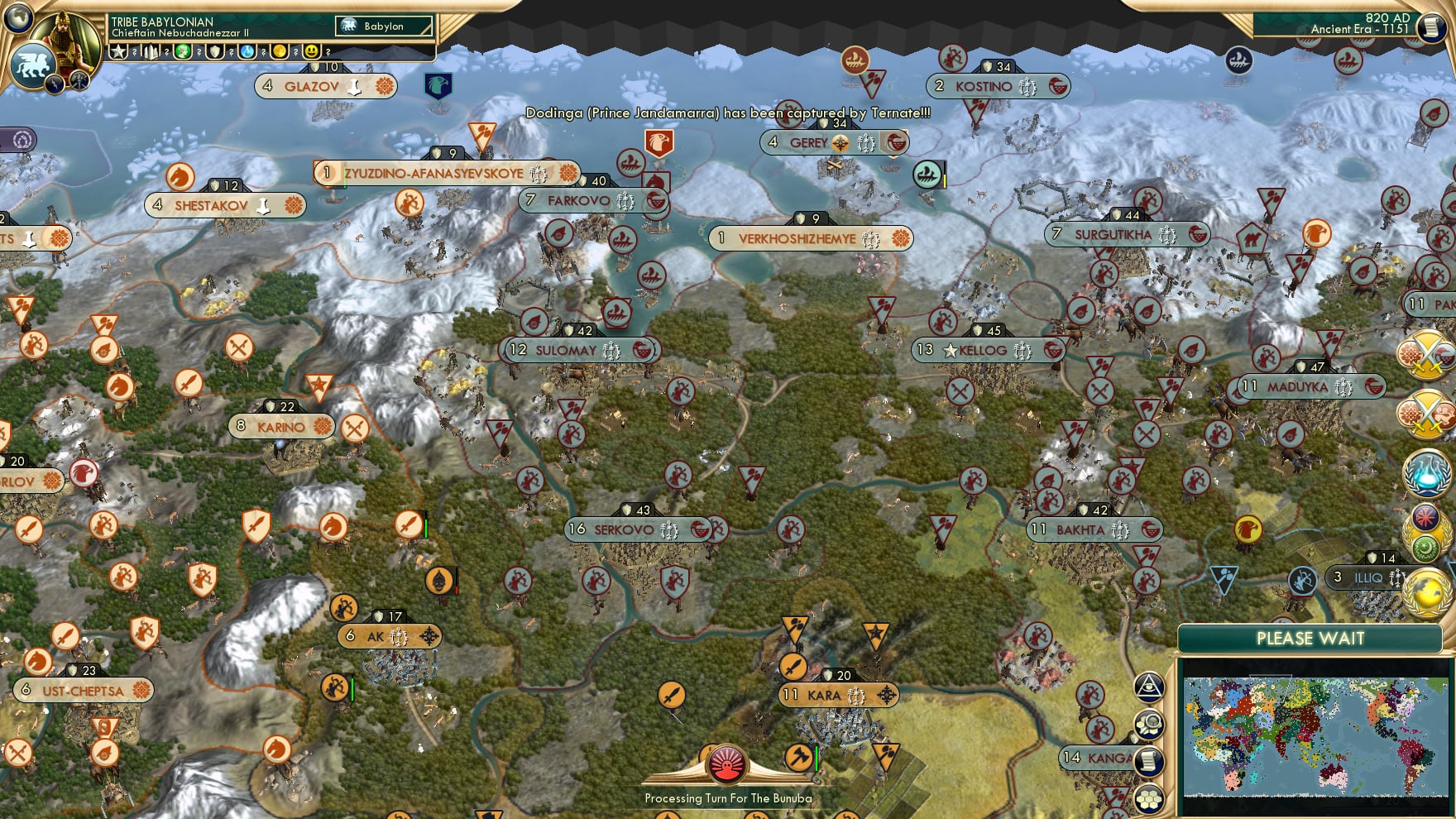
Task: Click the score star icon in the top bar
Action: click(119, 51)
